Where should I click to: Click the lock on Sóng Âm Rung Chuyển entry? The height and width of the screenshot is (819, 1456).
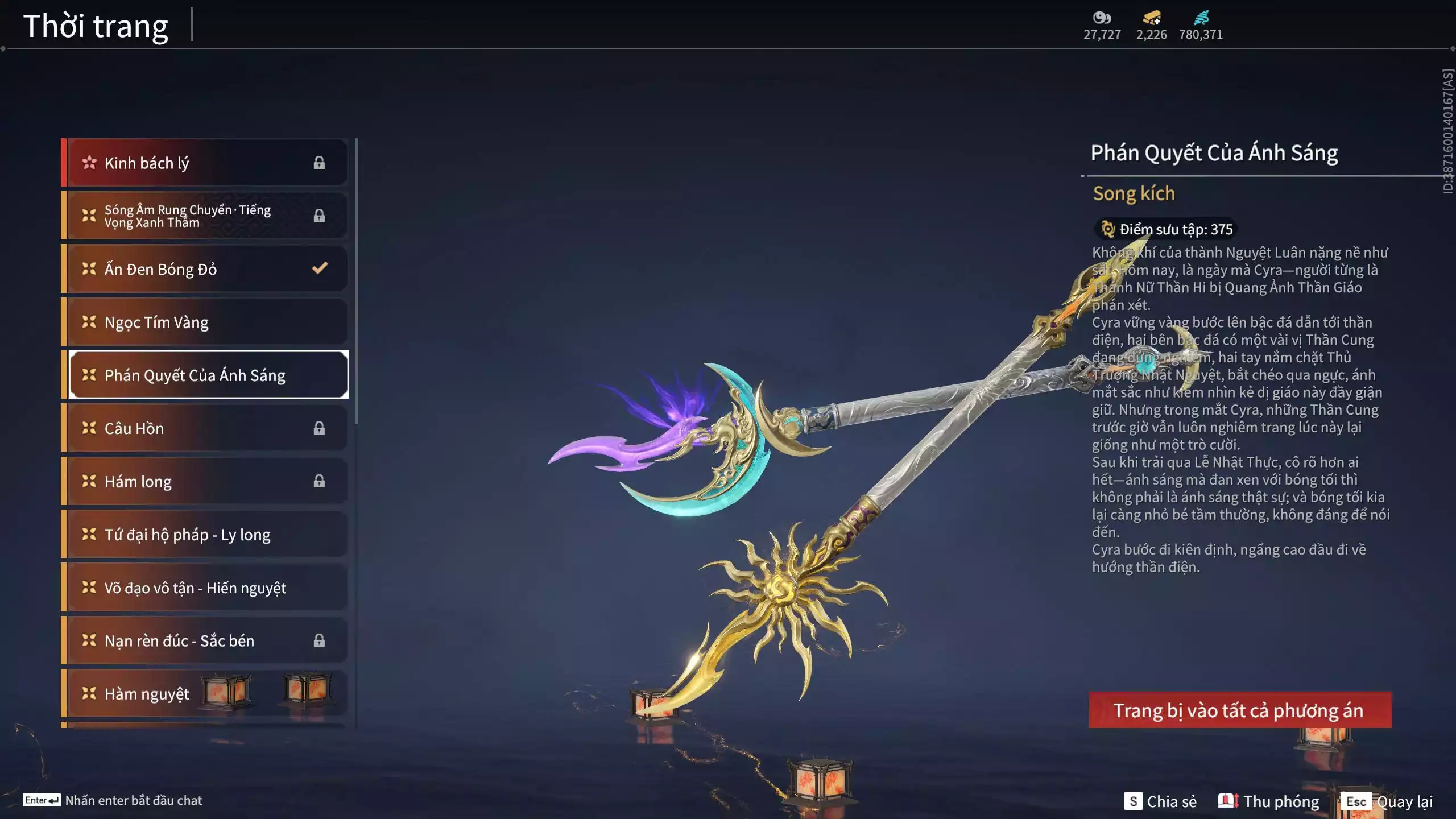(x=319, y=215)
